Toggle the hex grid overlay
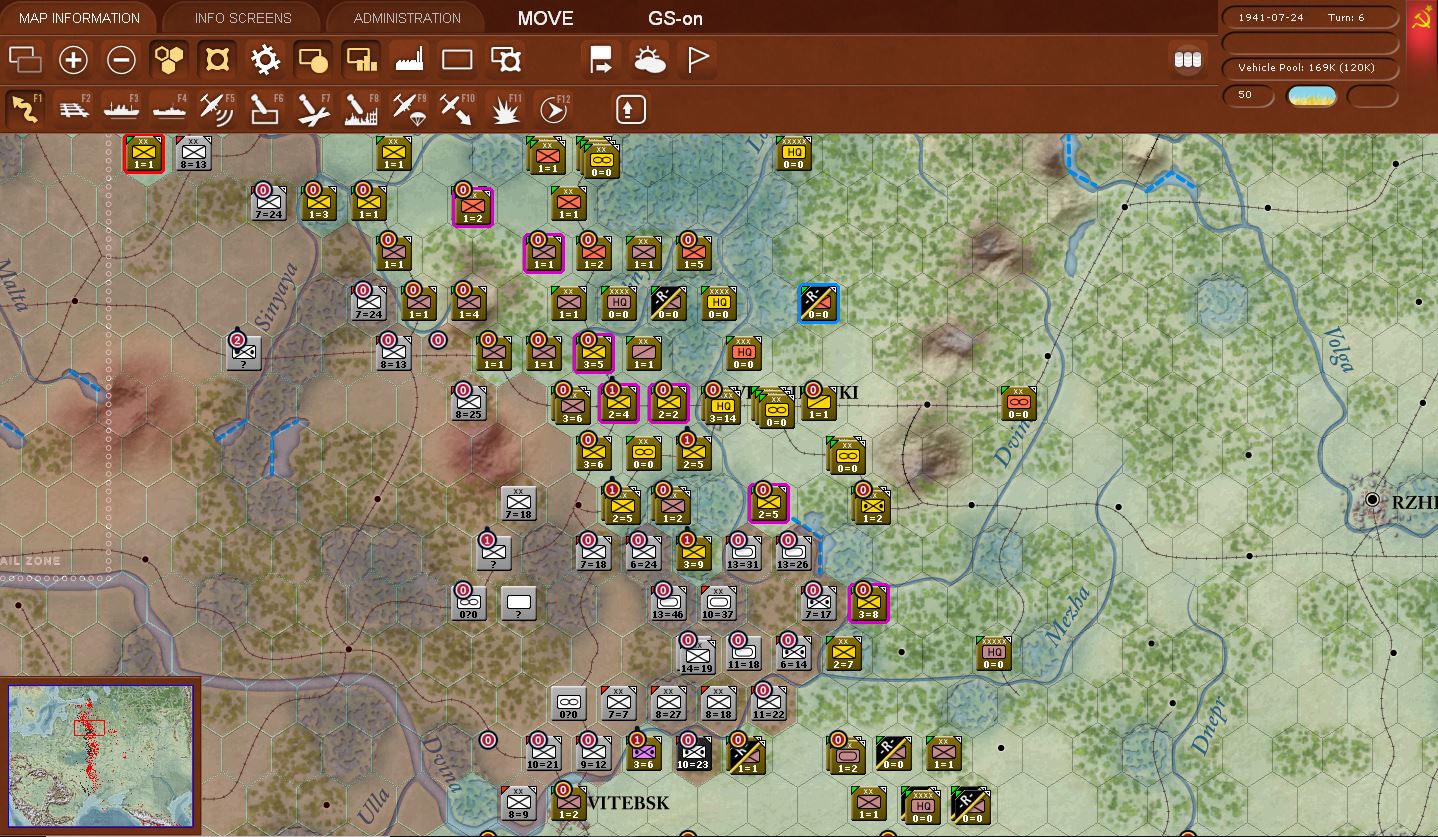1438x837 pixels. tap(168, 60)
